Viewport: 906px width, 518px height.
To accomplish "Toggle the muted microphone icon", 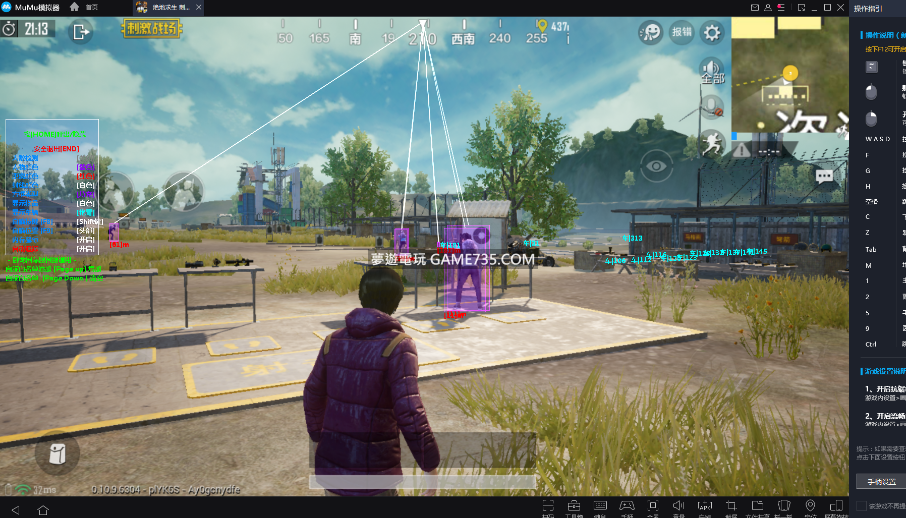I will tap(712, 107).
